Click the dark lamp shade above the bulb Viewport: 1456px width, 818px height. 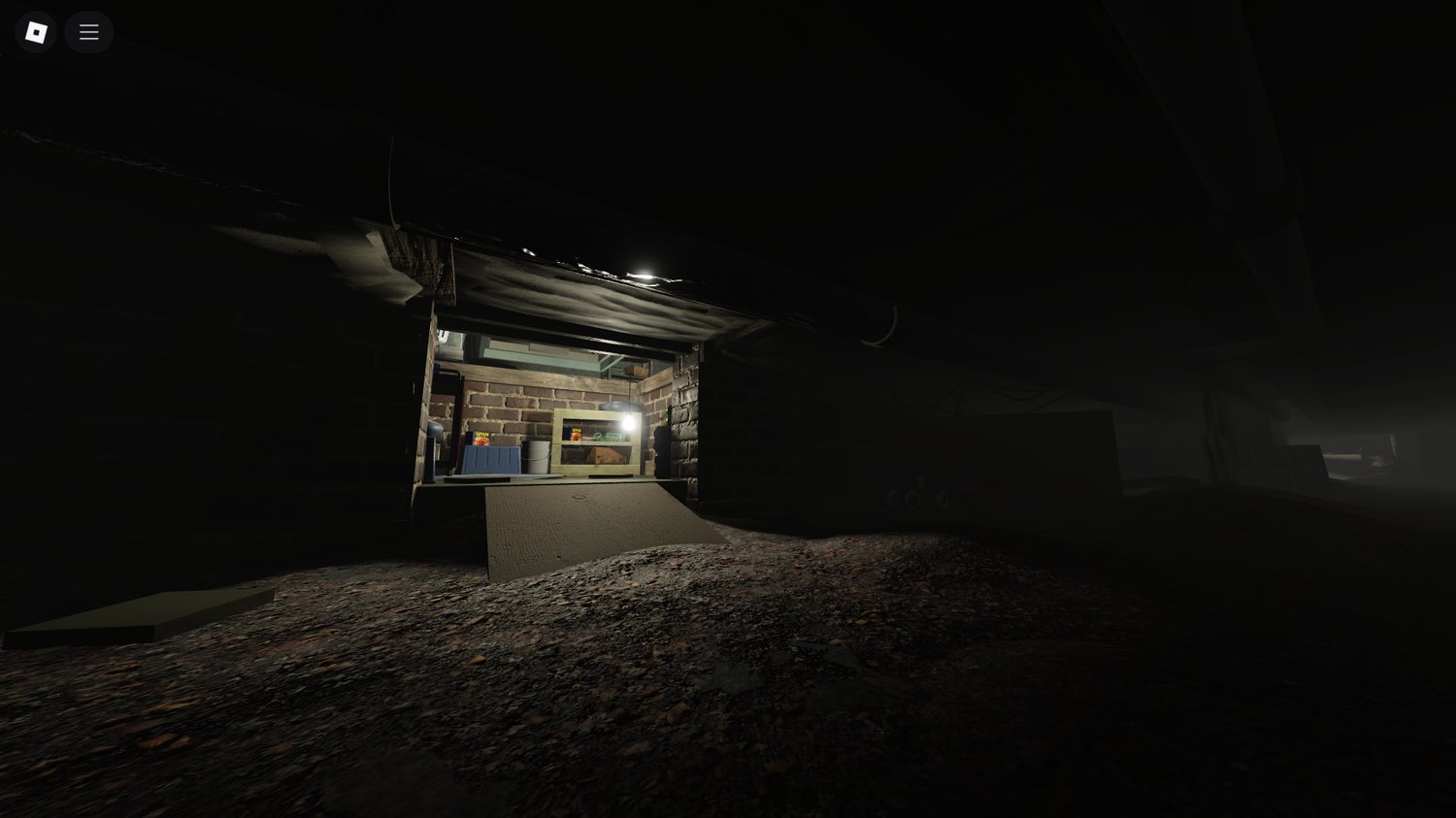click(621, 406)
